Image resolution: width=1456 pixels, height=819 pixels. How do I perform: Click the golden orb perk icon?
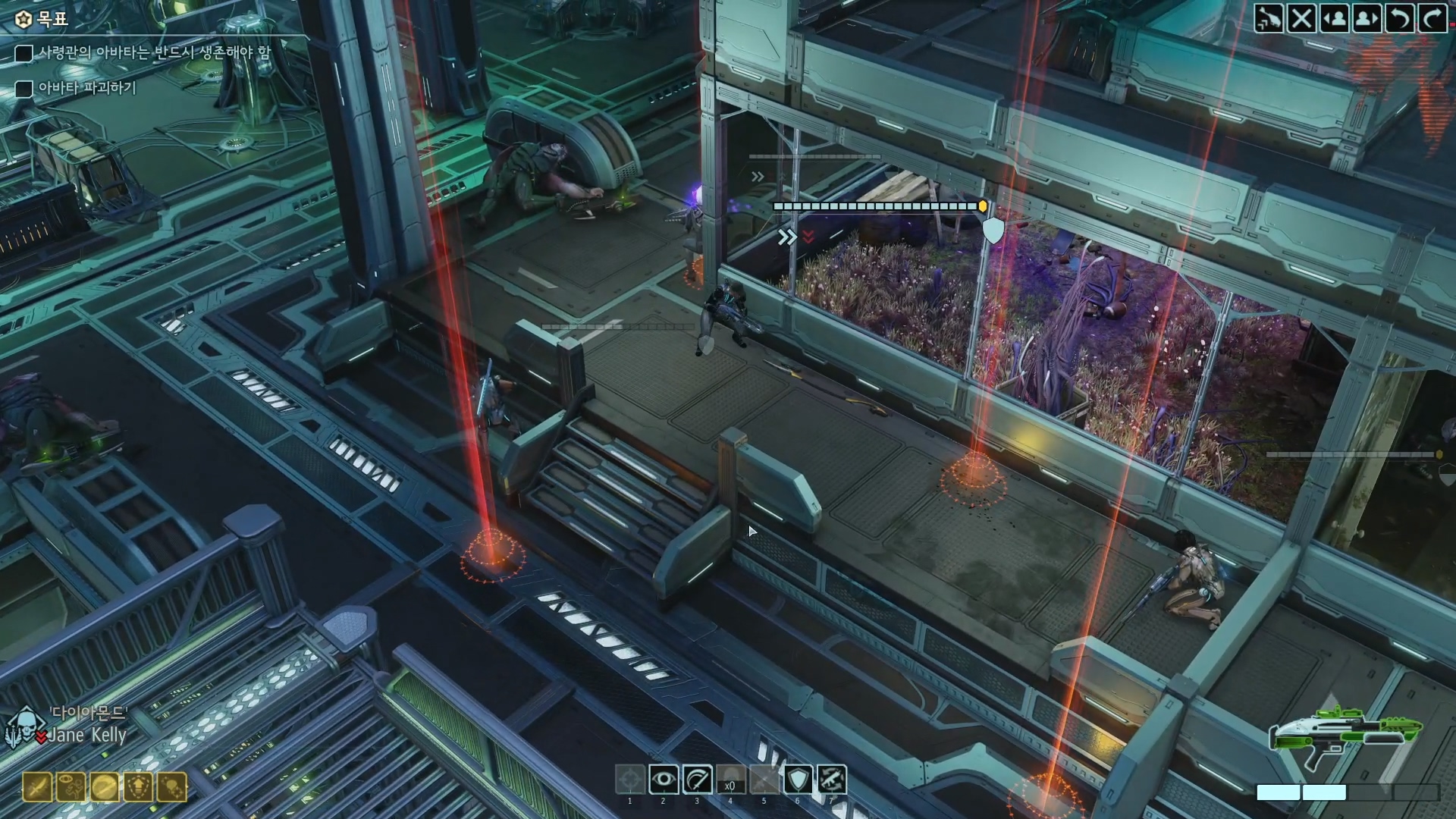(x=105, y=787)
